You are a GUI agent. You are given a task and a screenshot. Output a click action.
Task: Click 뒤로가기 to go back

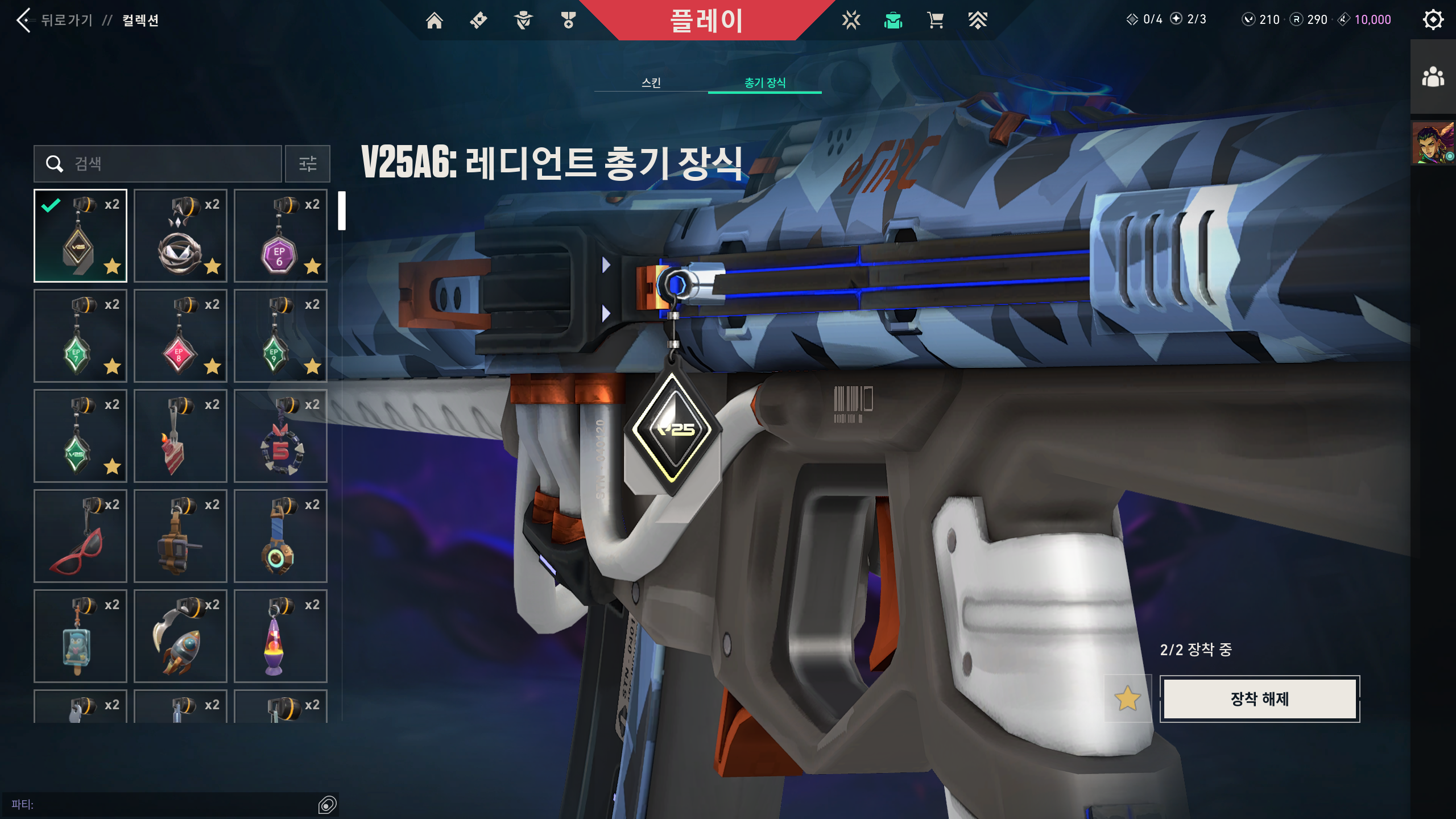67,20
